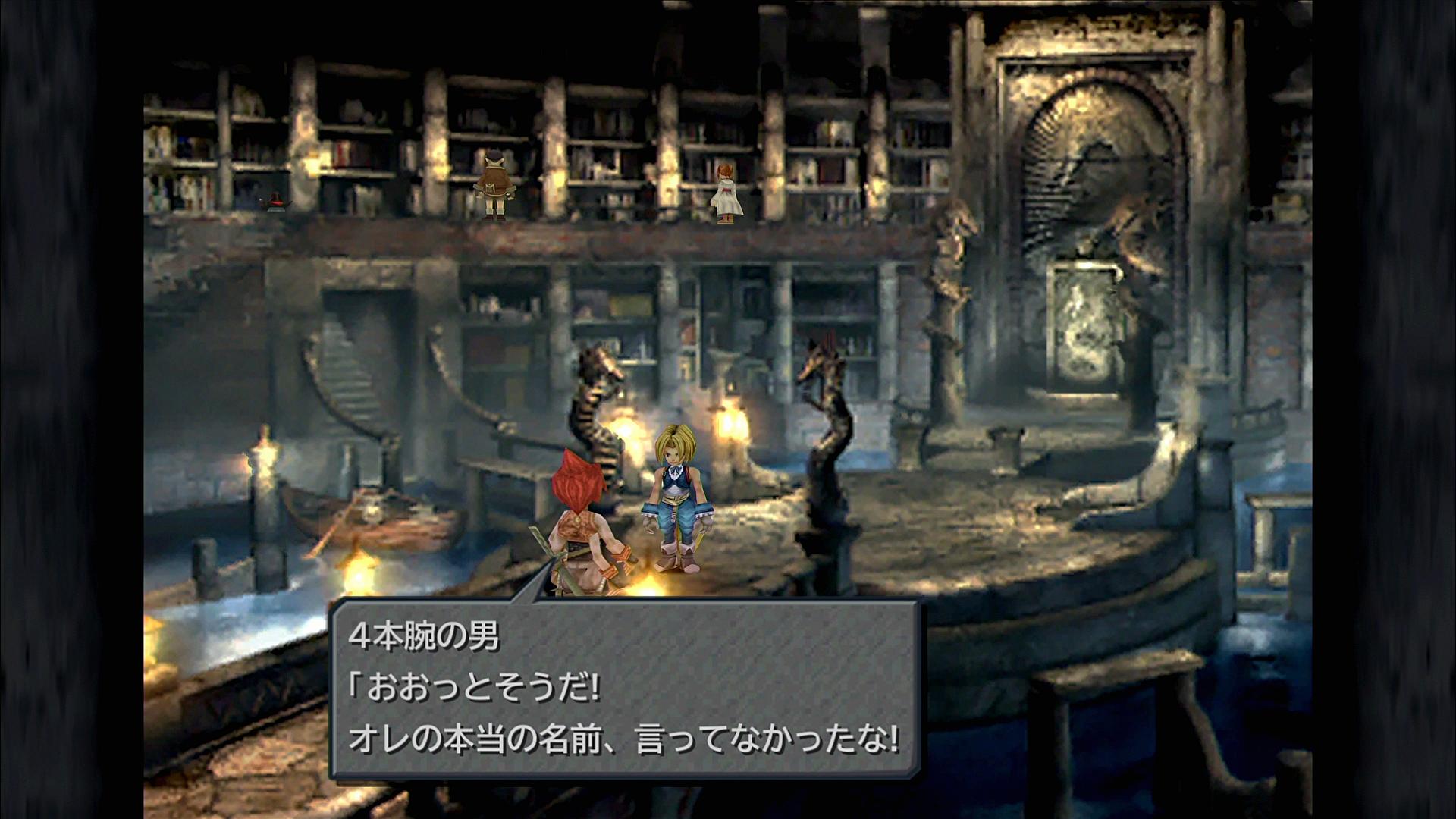Advance the four-armed man's dialogue box

pos(625,689)
